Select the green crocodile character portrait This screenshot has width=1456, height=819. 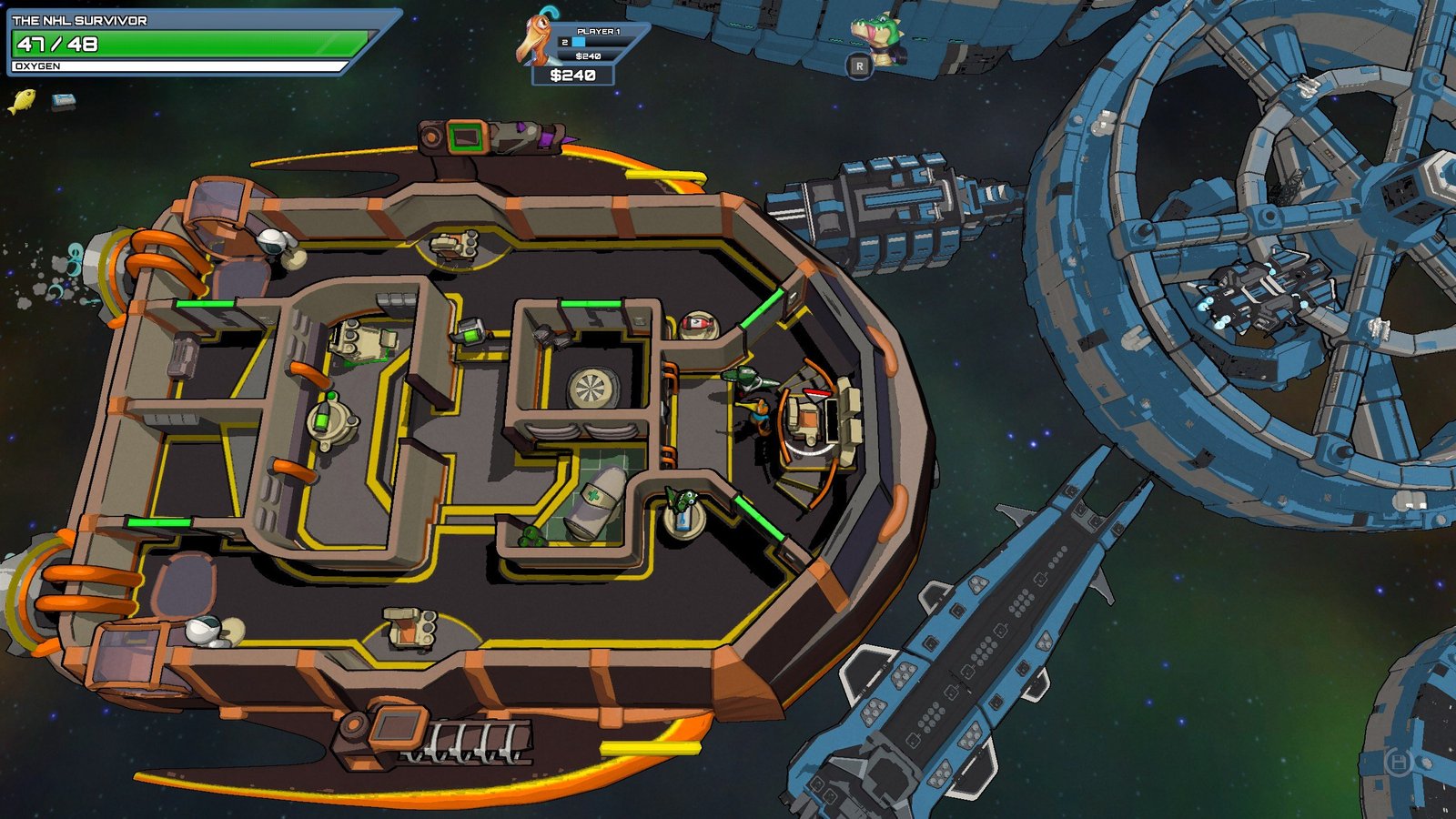[877, 35]
